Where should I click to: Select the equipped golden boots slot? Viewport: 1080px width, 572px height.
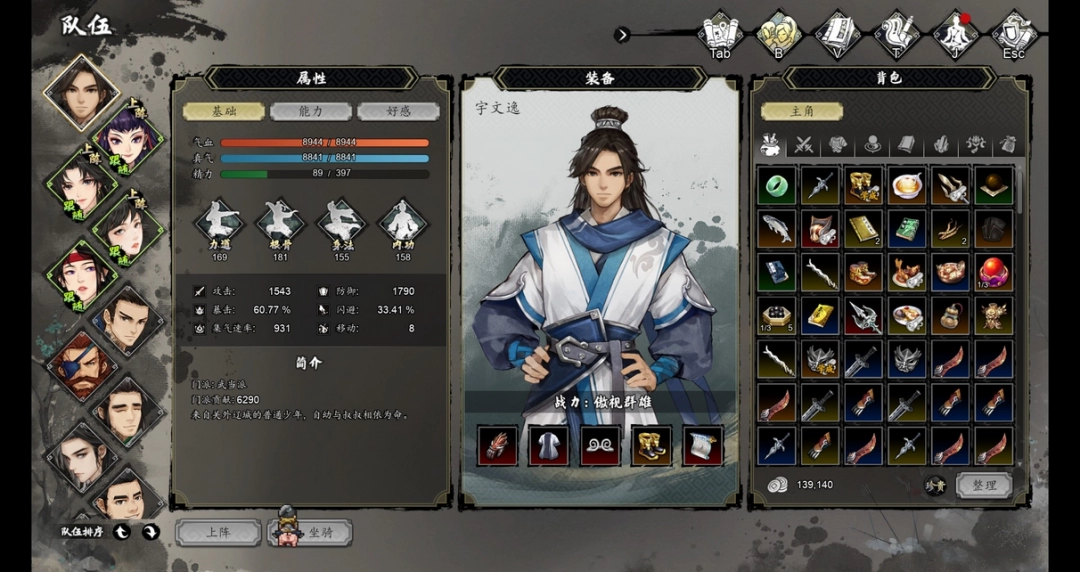651,446
